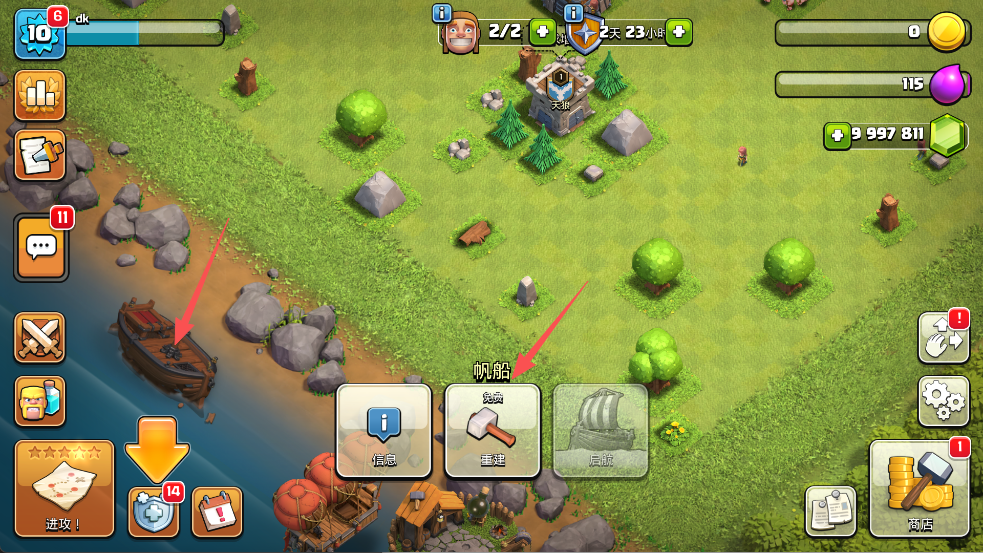The width and height of the screenshot is (983, 553).
Task: Open the 信息 info button for the boat
Action: point(384,430)
